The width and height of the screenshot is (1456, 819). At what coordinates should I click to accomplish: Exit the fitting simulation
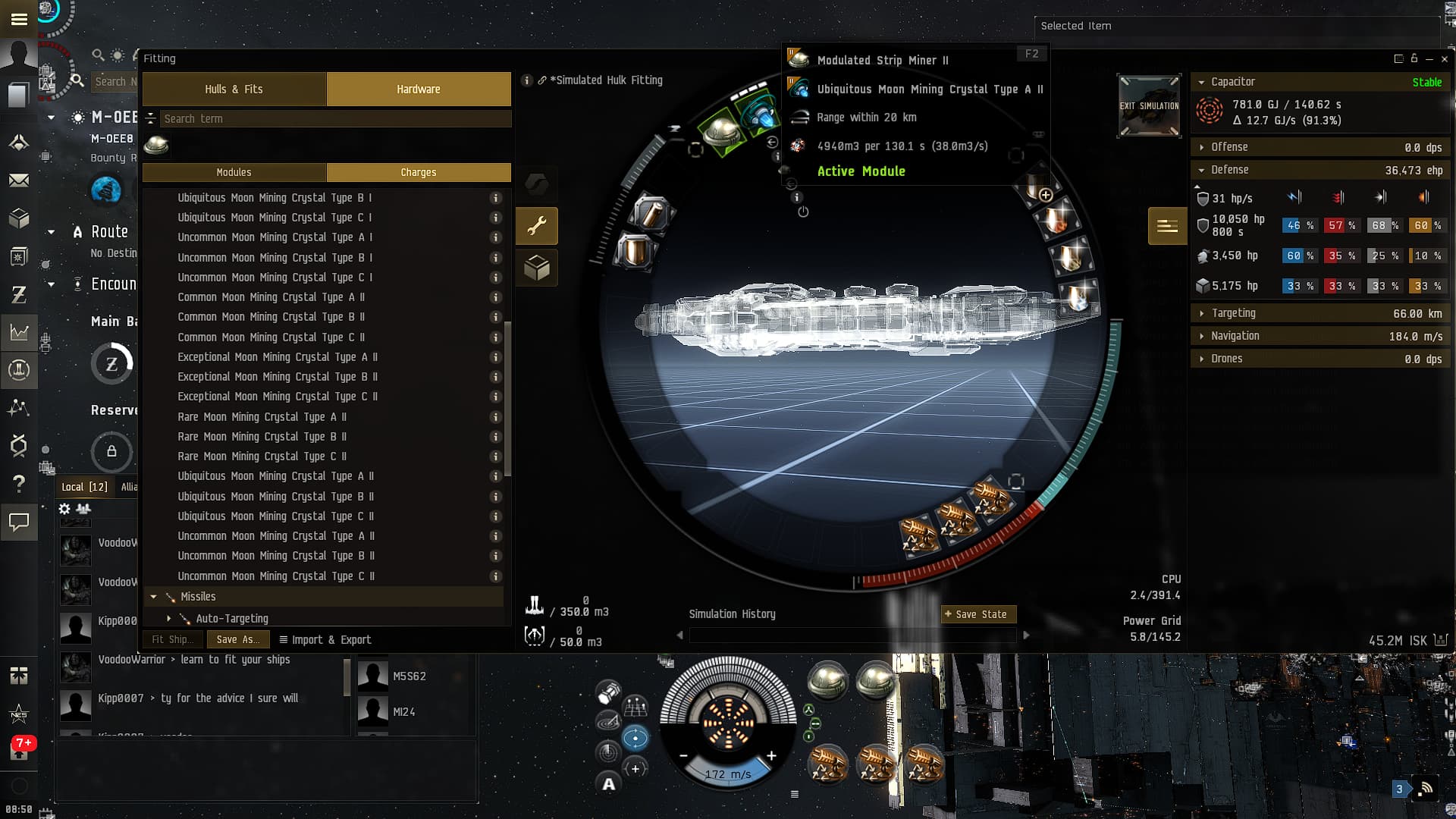tap(1149, 107)
